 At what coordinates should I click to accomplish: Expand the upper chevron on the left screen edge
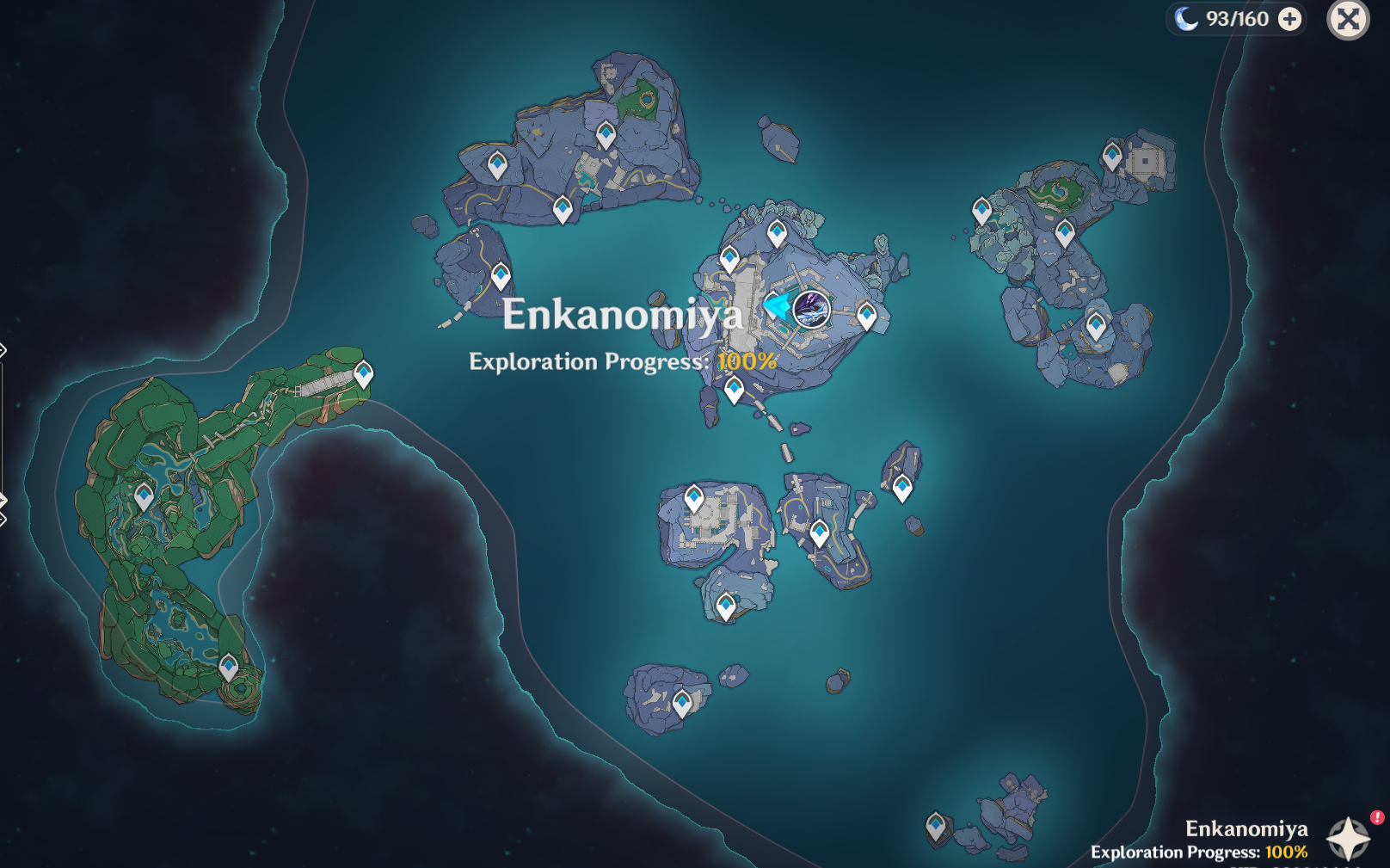click(x=3, y=351)
